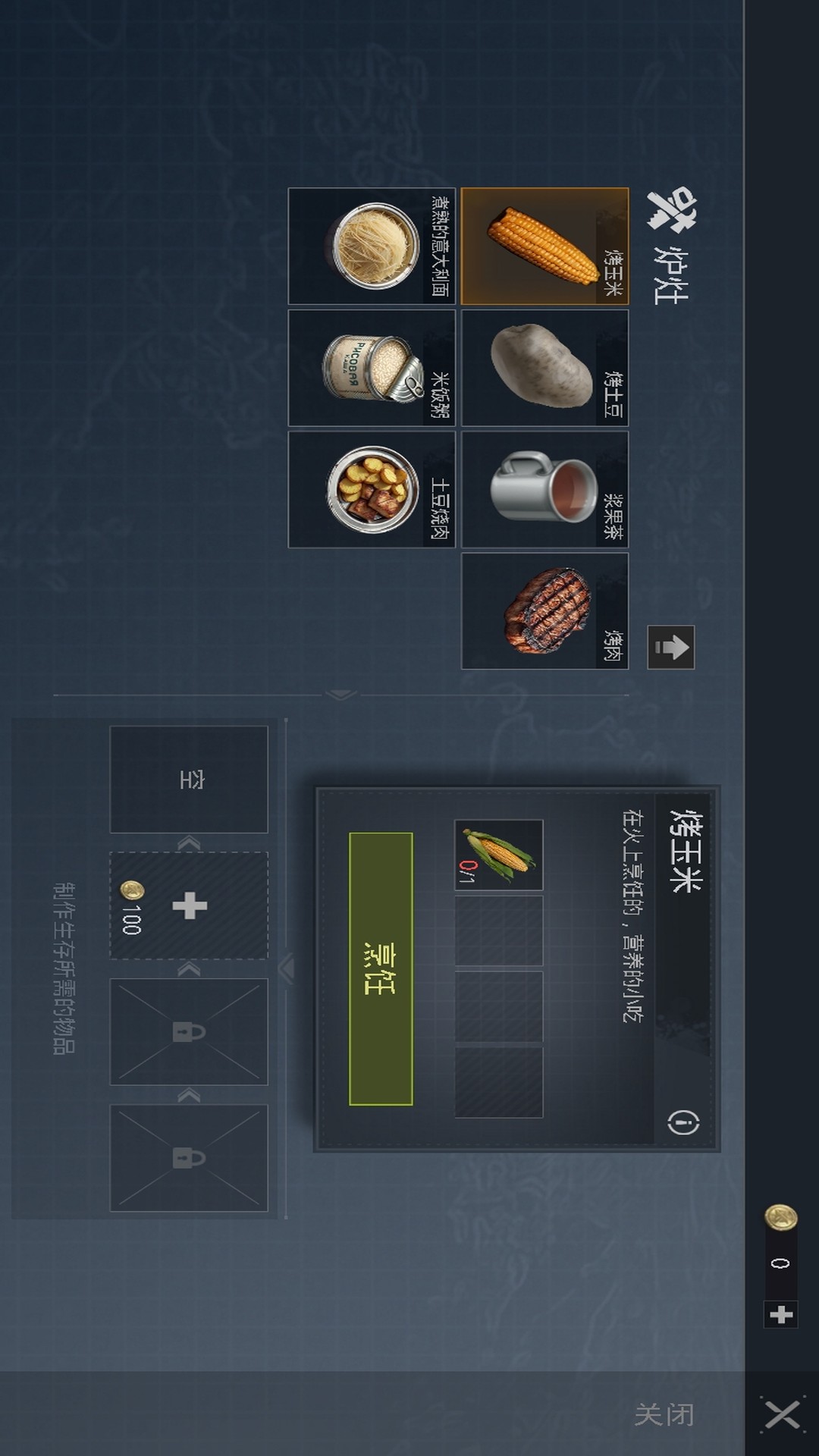Close the stove crafting window

click(782, 1414)
